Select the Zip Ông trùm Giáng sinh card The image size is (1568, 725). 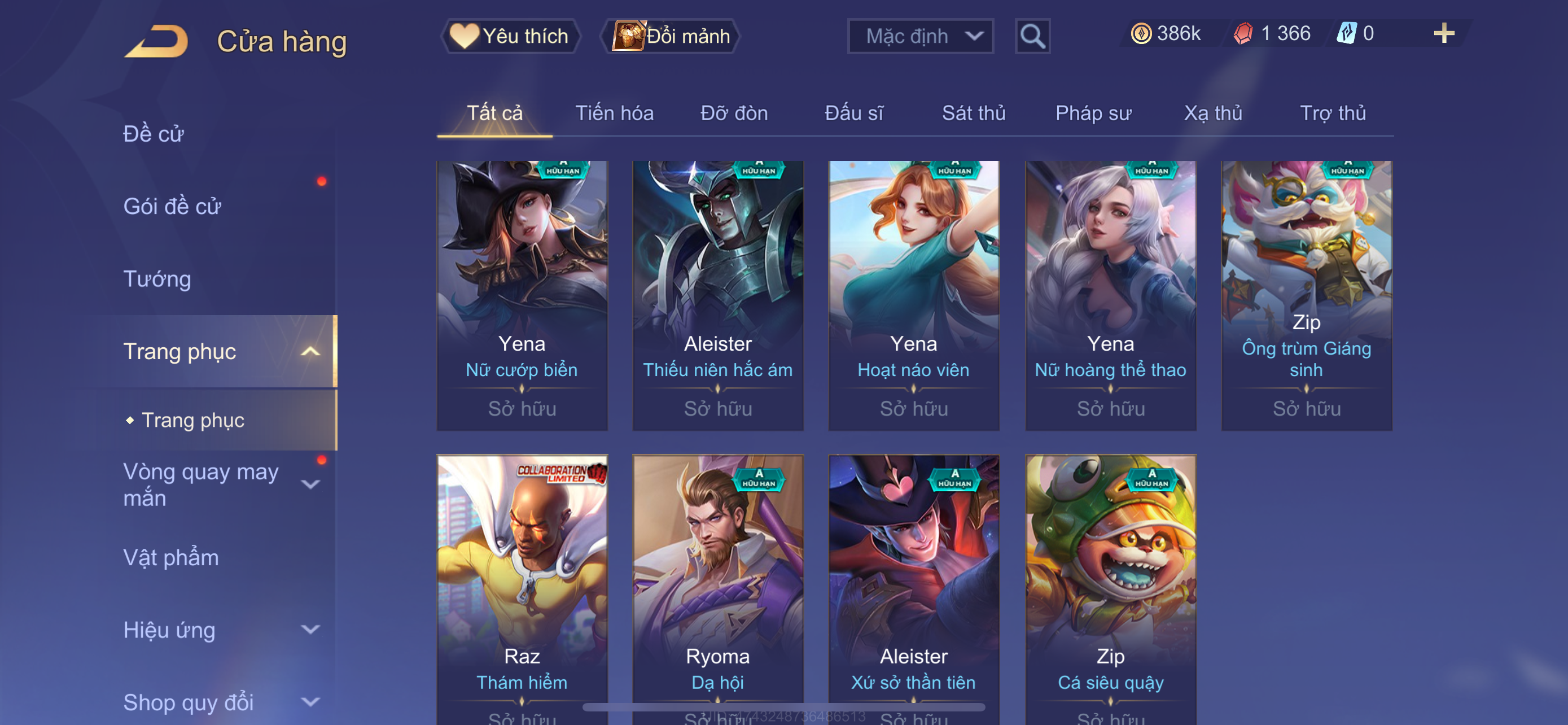click(x=1306, y=295)
